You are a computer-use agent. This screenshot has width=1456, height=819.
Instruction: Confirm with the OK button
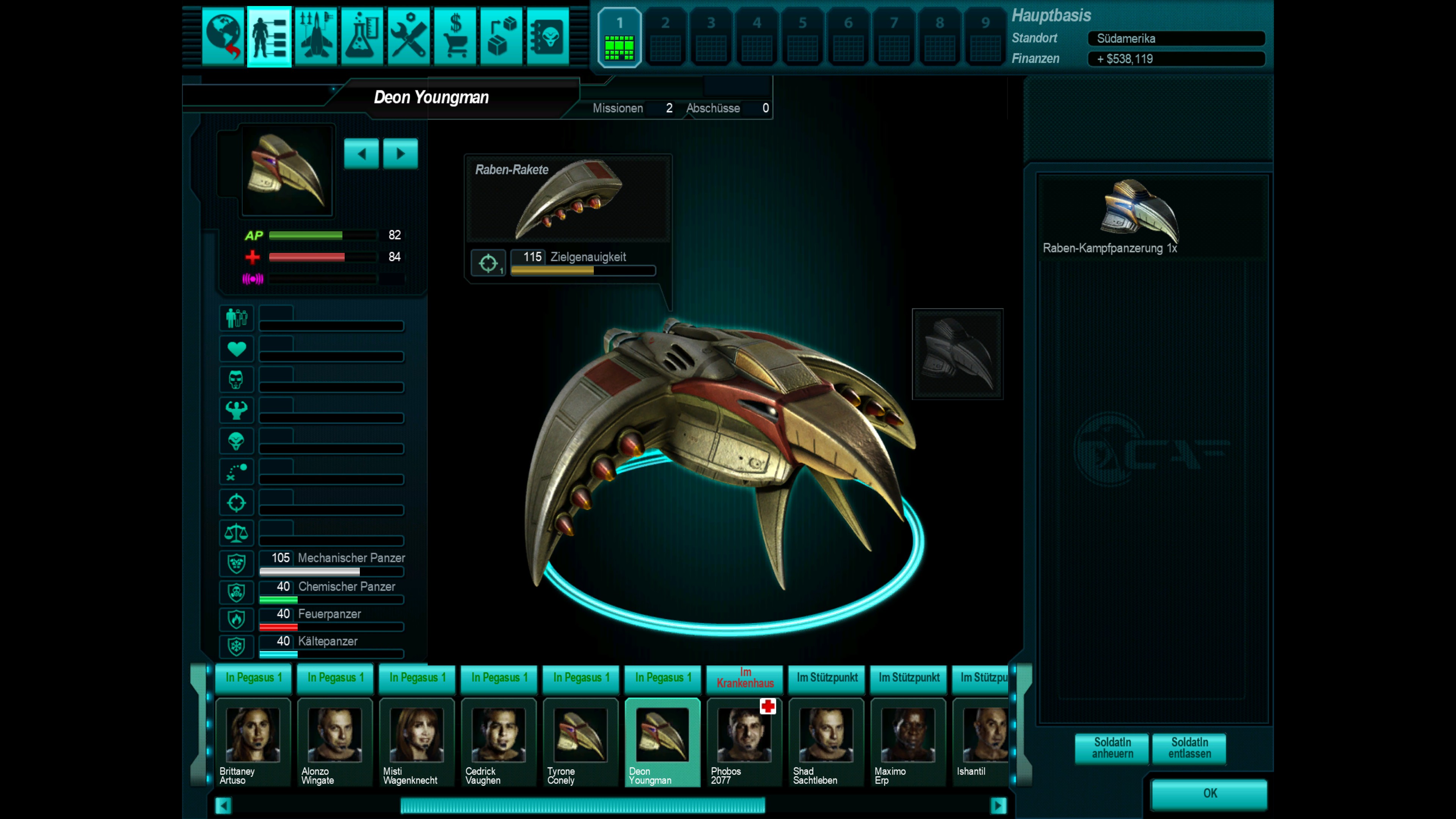click(1210, 794)
